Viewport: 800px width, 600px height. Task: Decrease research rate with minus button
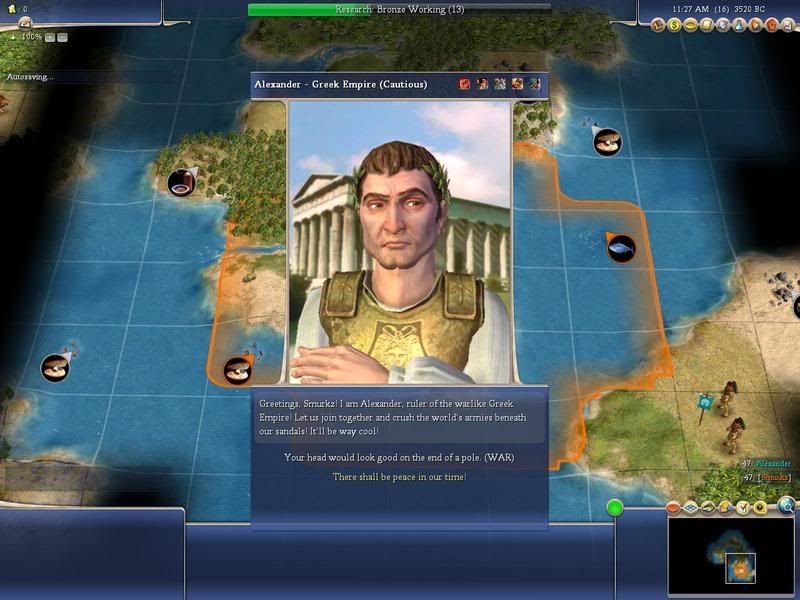click(x=62, y=37)
